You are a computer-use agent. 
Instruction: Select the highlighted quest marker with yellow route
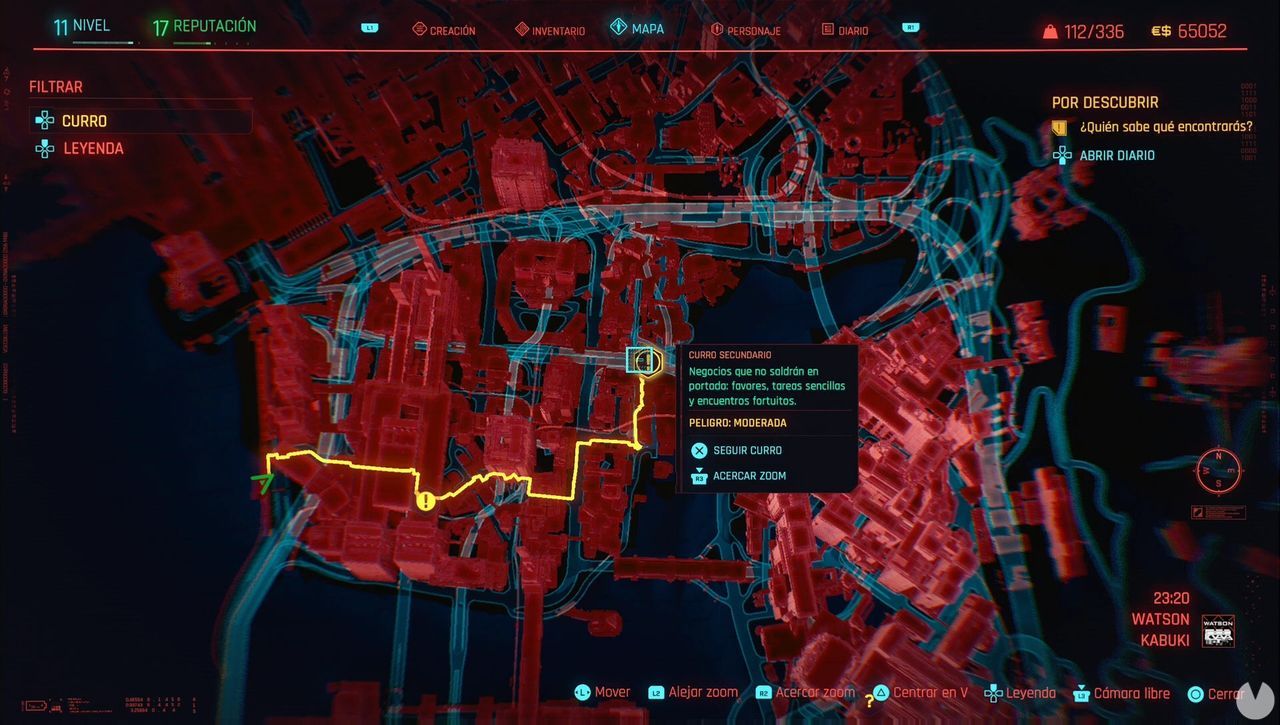tap(644, 361)
